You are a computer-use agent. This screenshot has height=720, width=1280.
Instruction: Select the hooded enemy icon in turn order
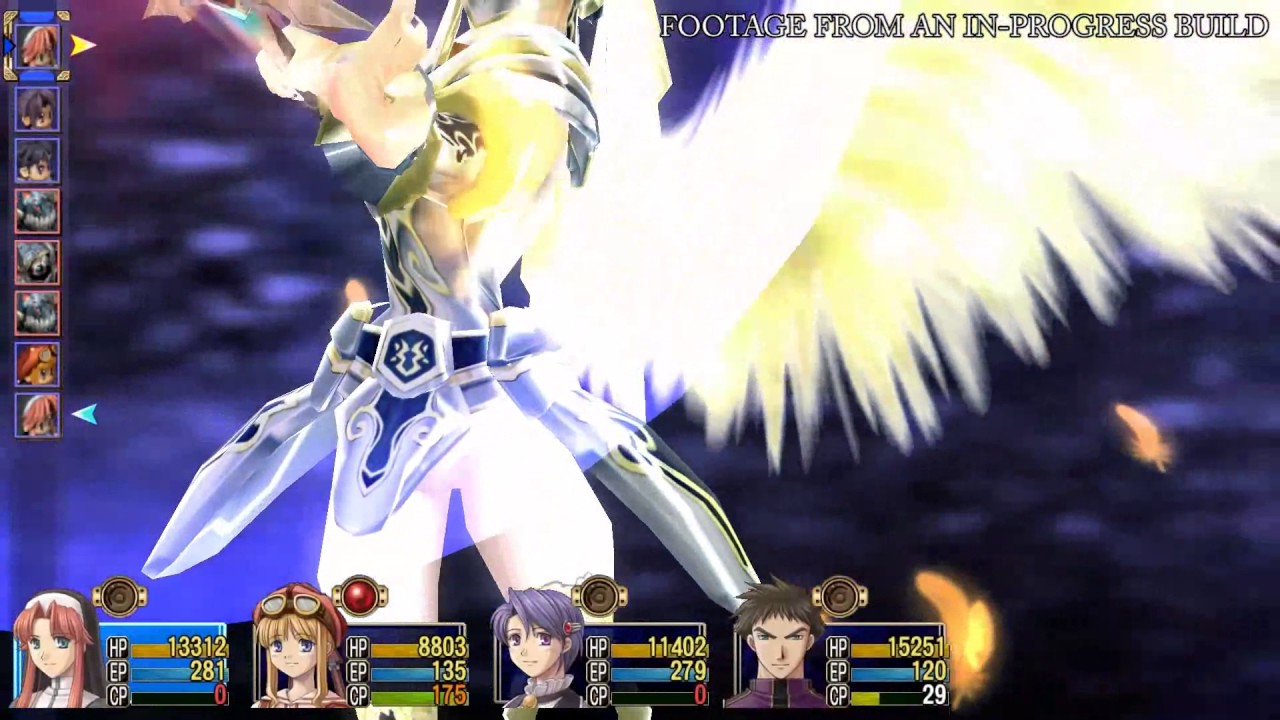[38, 262]
